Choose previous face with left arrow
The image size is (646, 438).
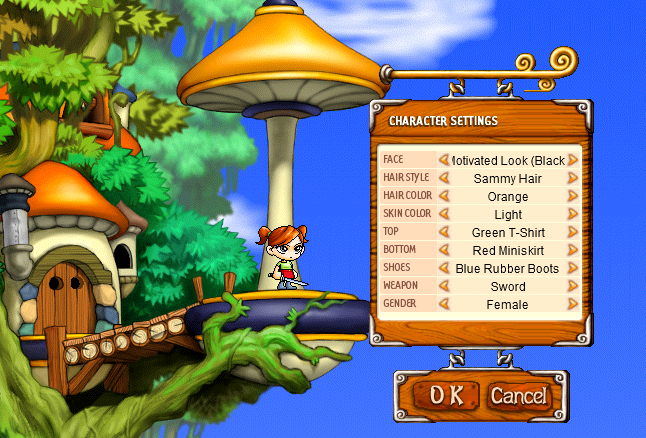443,160
